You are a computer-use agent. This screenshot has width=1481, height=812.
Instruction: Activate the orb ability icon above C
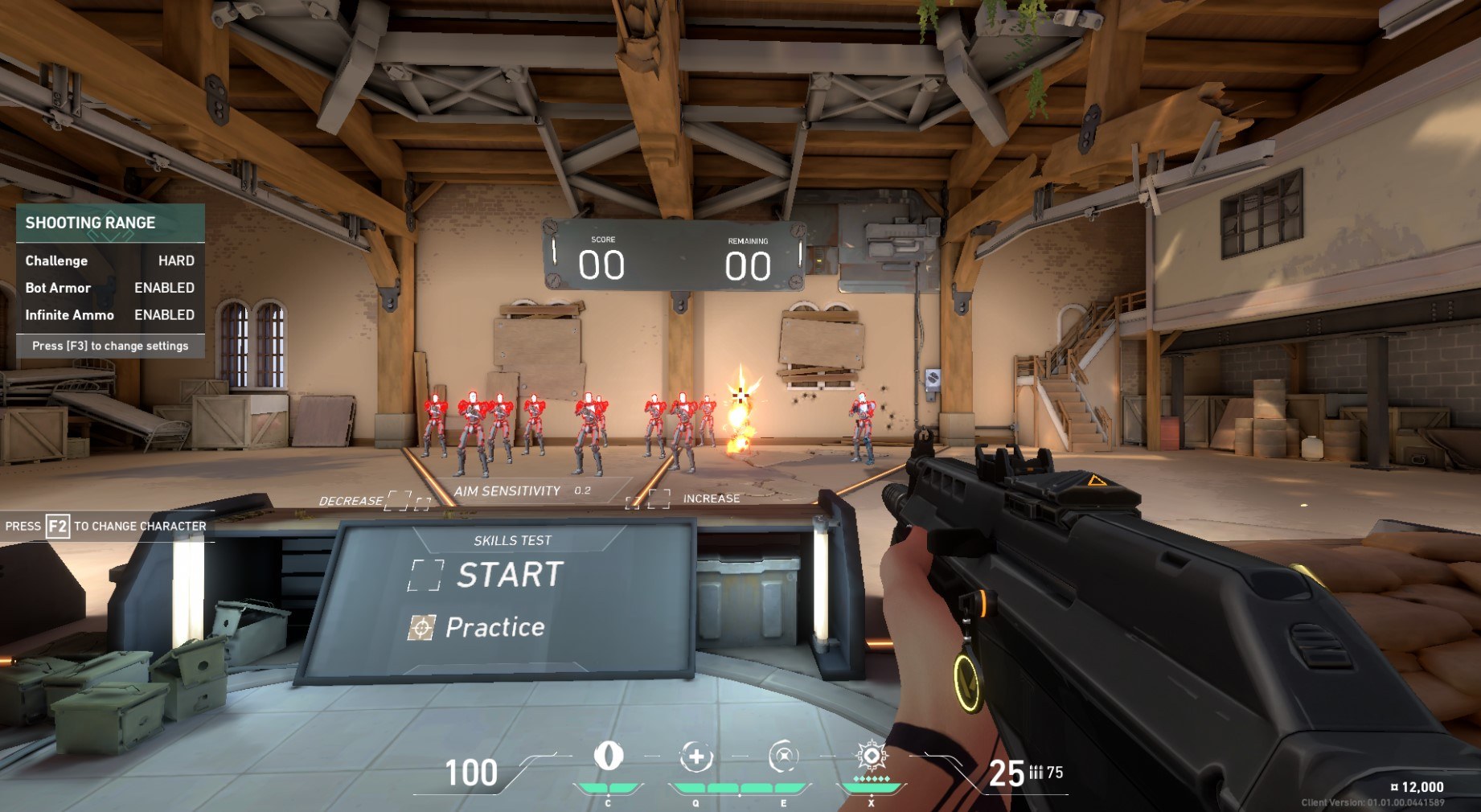point(608,756)
